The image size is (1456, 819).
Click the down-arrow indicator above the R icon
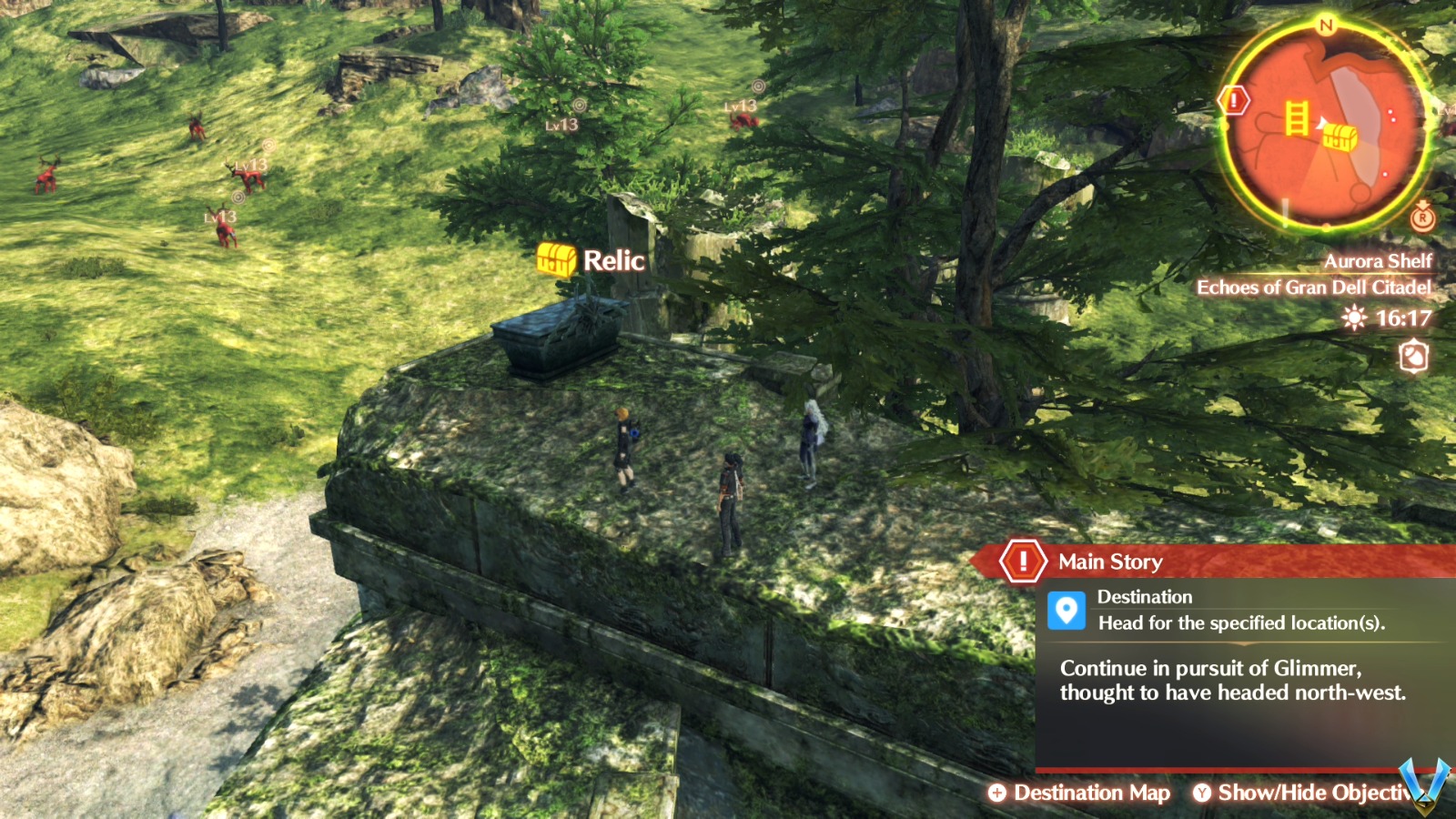pos(1422,202)
